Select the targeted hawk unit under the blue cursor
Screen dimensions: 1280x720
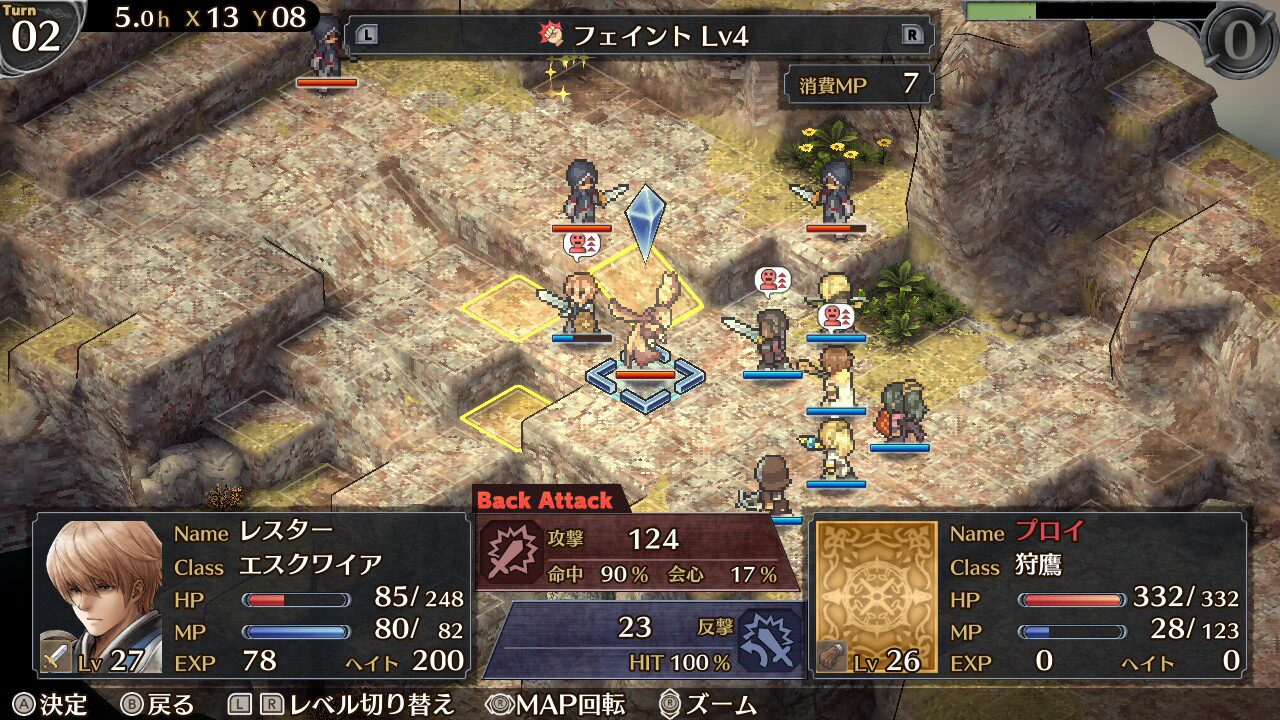pos(646,328)
